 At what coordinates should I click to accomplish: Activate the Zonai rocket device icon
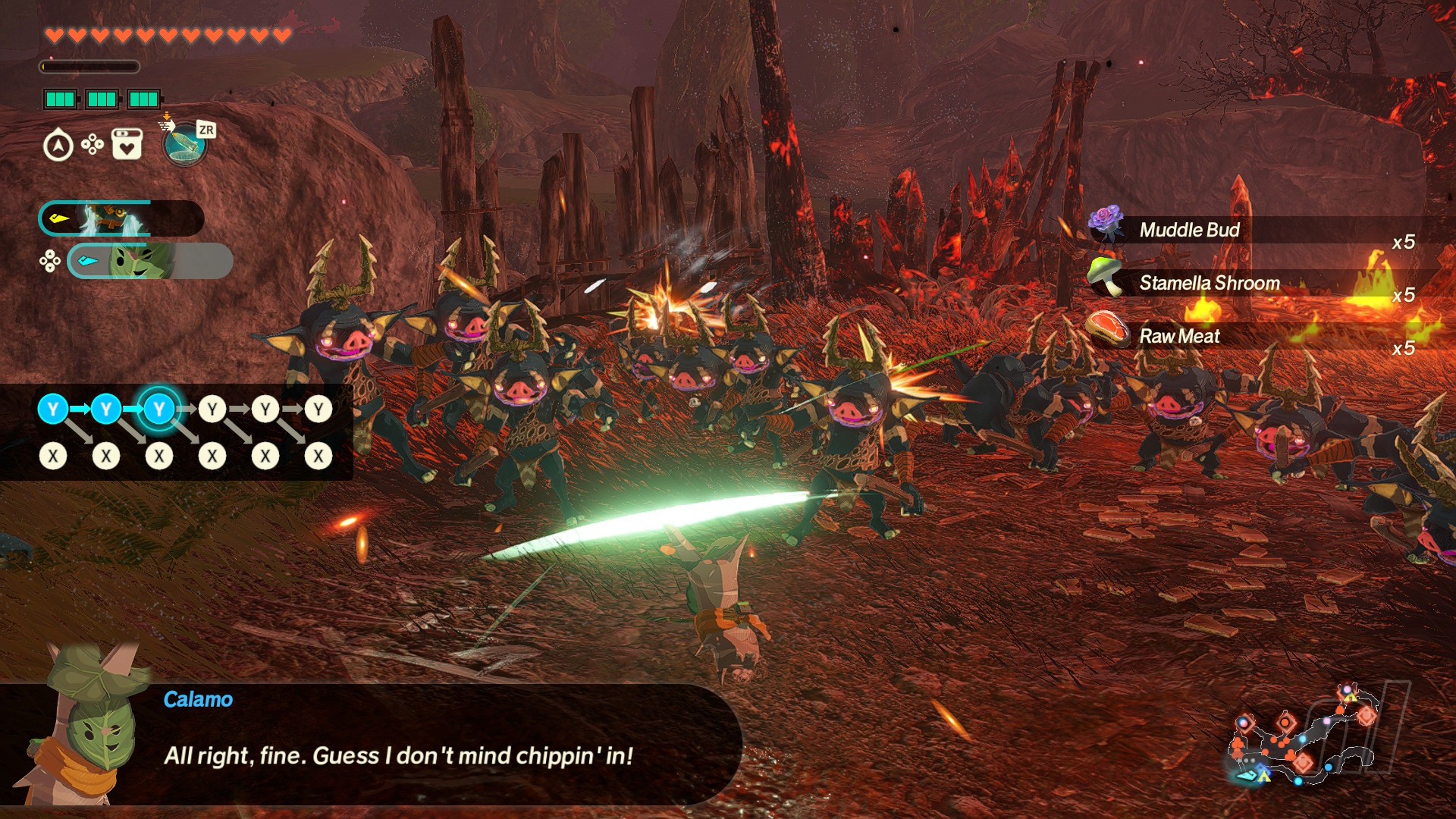click(x=184, y=144)
